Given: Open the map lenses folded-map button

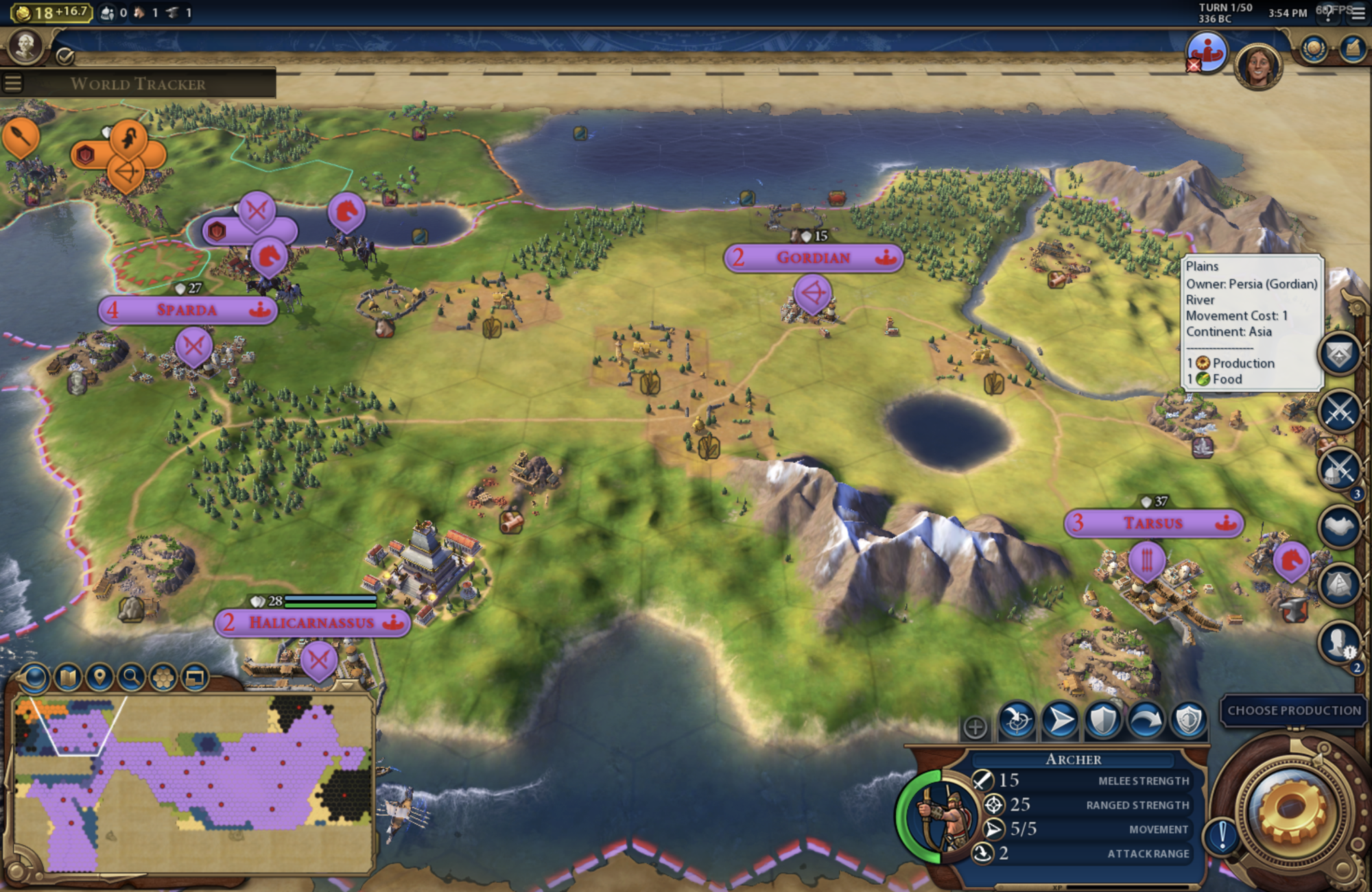Looking at the screenshot, I should pos(67,677).
